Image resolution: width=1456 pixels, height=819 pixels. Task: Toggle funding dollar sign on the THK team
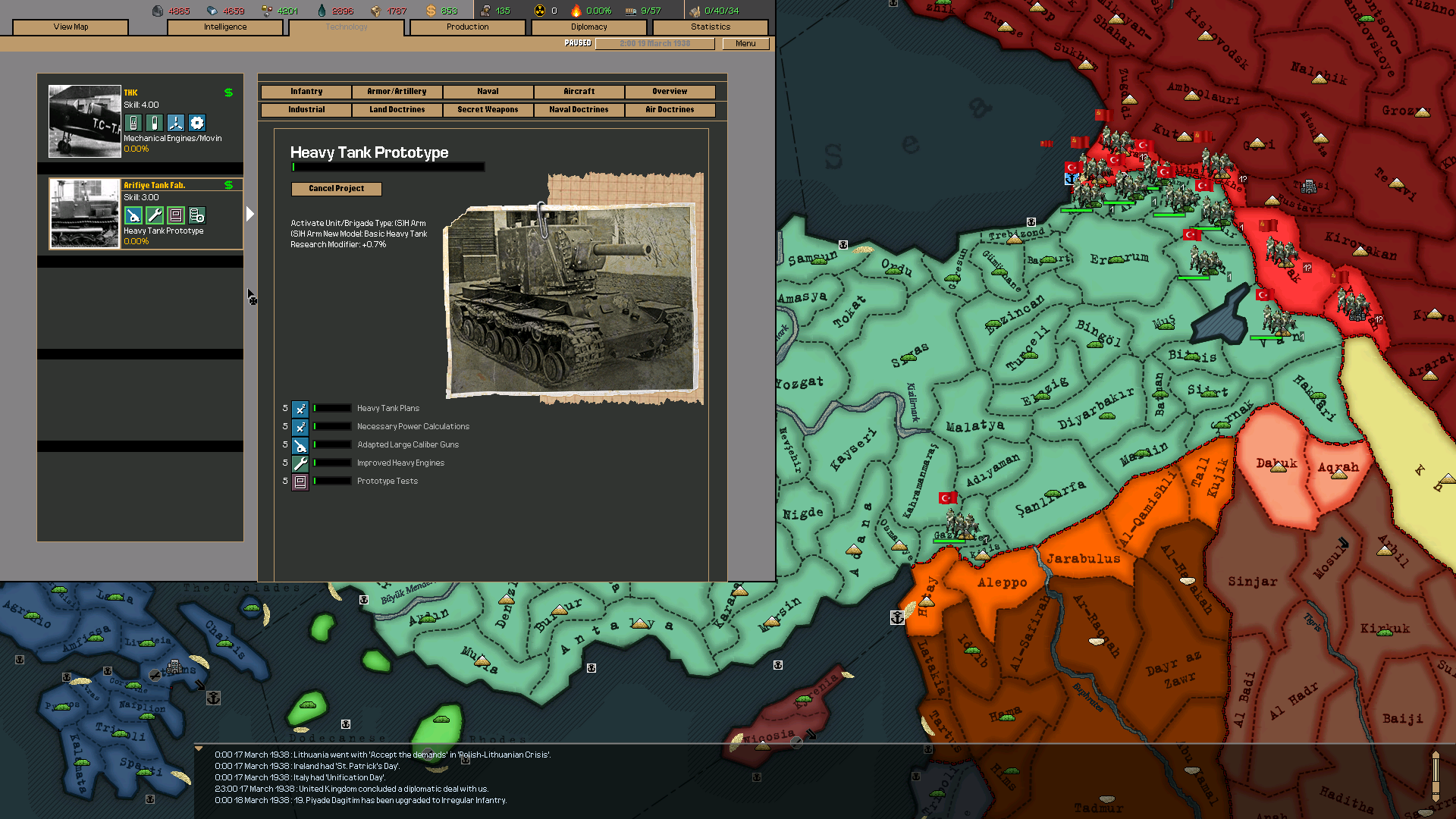tap(227, 93)
